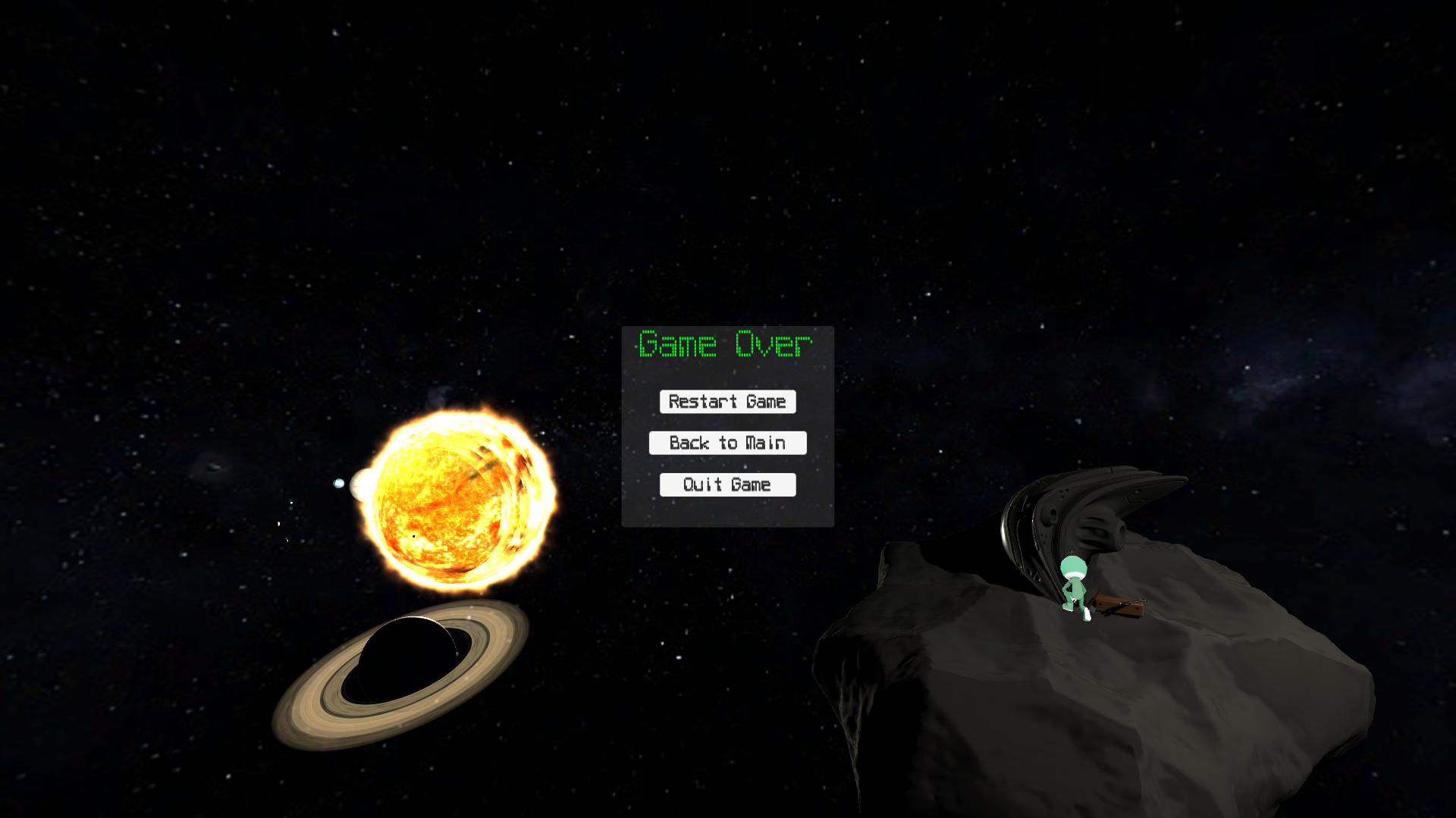Click the Restart Game button
Image resolution: width=1456 pixels, height=818 pixels.
coord(727,402)
